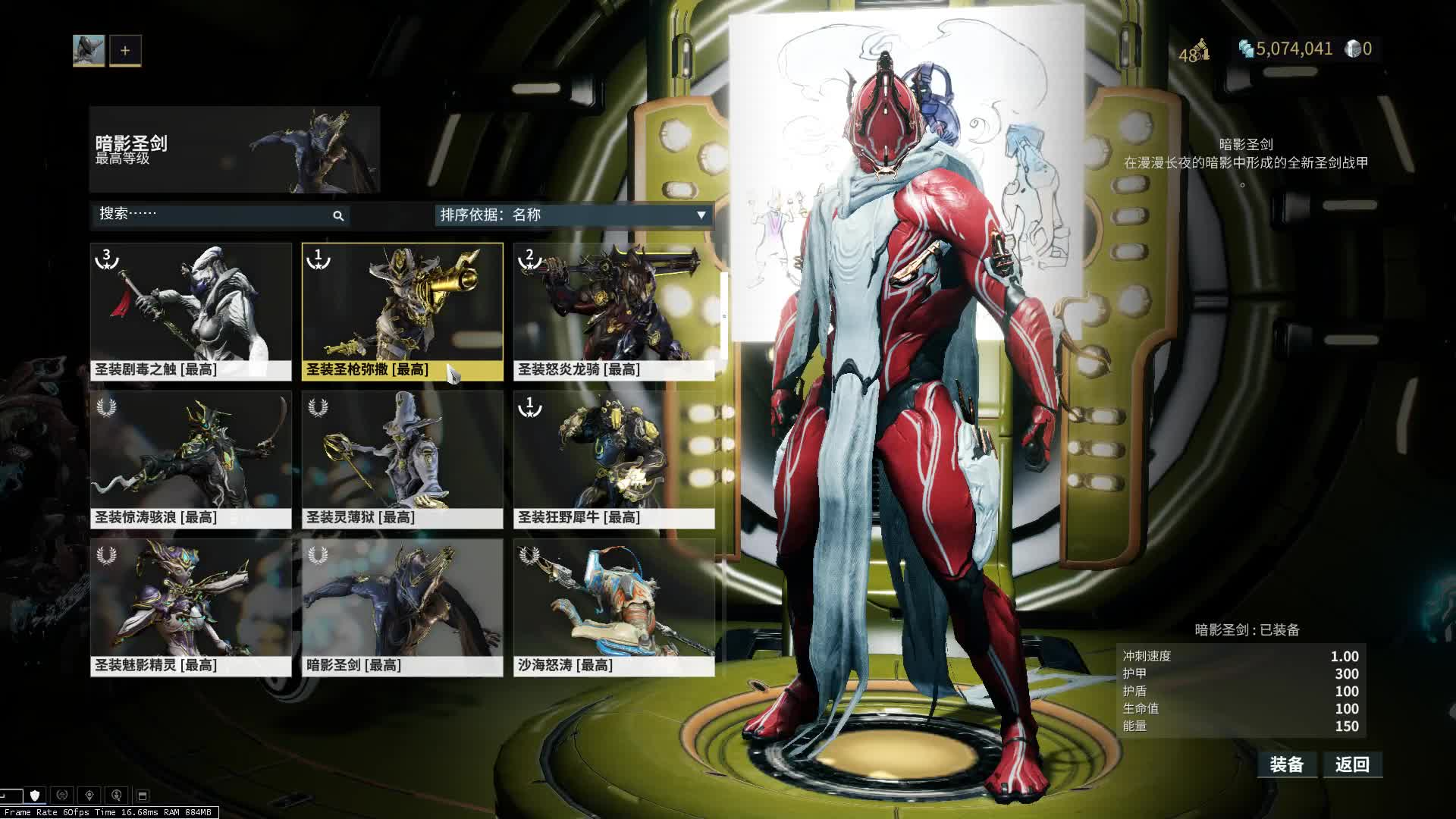Select the 暗影圣剑 warframe tile
The height and width of the screenshot is (819, 1456).
402,607
